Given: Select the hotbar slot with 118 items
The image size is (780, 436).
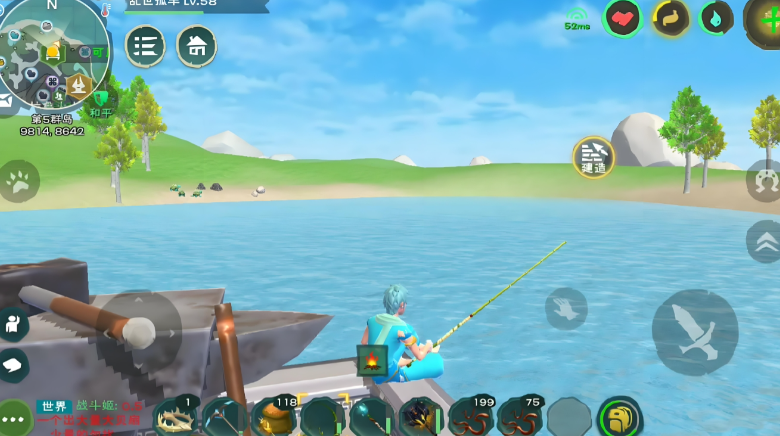Looking at the screenshot, I should pyautogui.click(x=273, y=417).
